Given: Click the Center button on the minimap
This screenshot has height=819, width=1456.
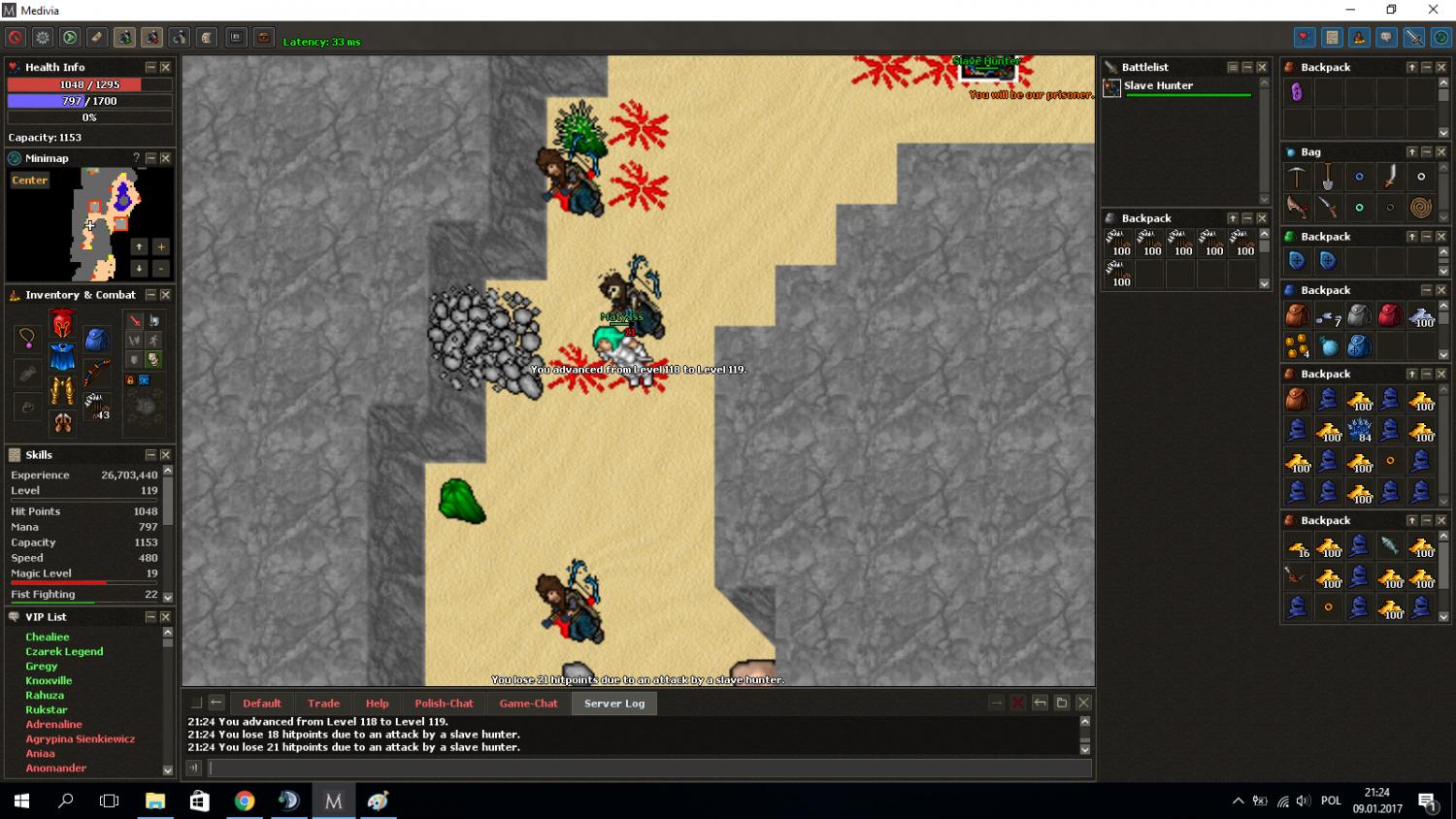Looking at the screenshot, I should 30,180.
